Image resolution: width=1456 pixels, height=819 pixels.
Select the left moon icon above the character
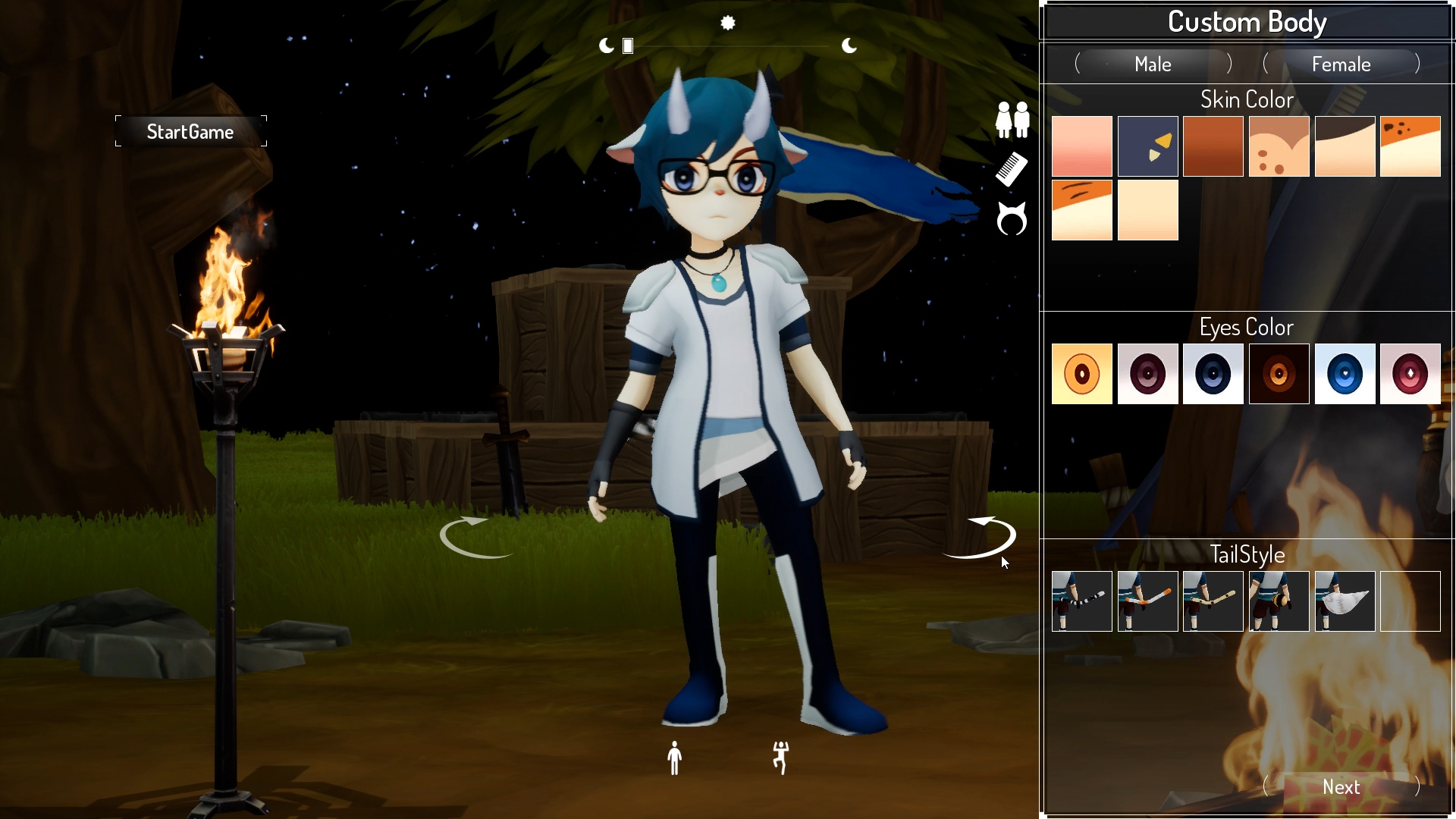coord(606,45)
